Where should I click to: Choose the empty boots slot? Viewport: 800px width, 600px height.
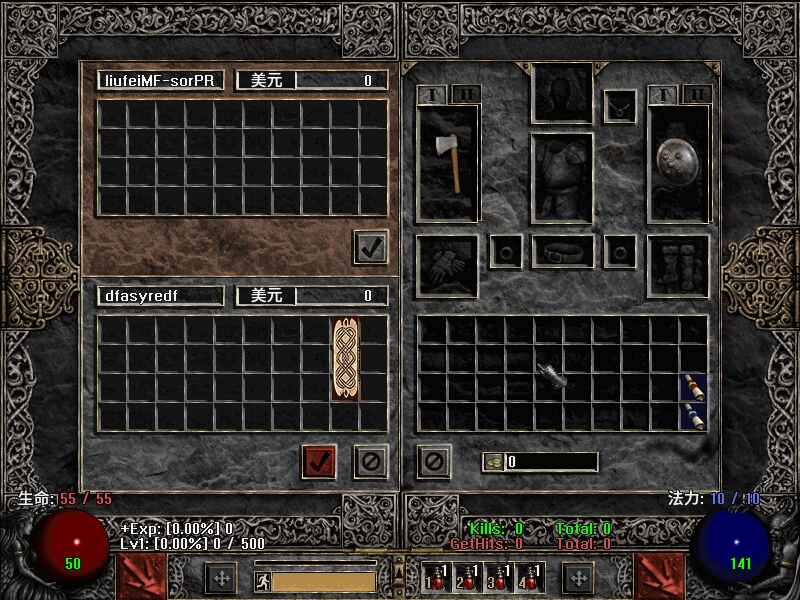point(678,266)
